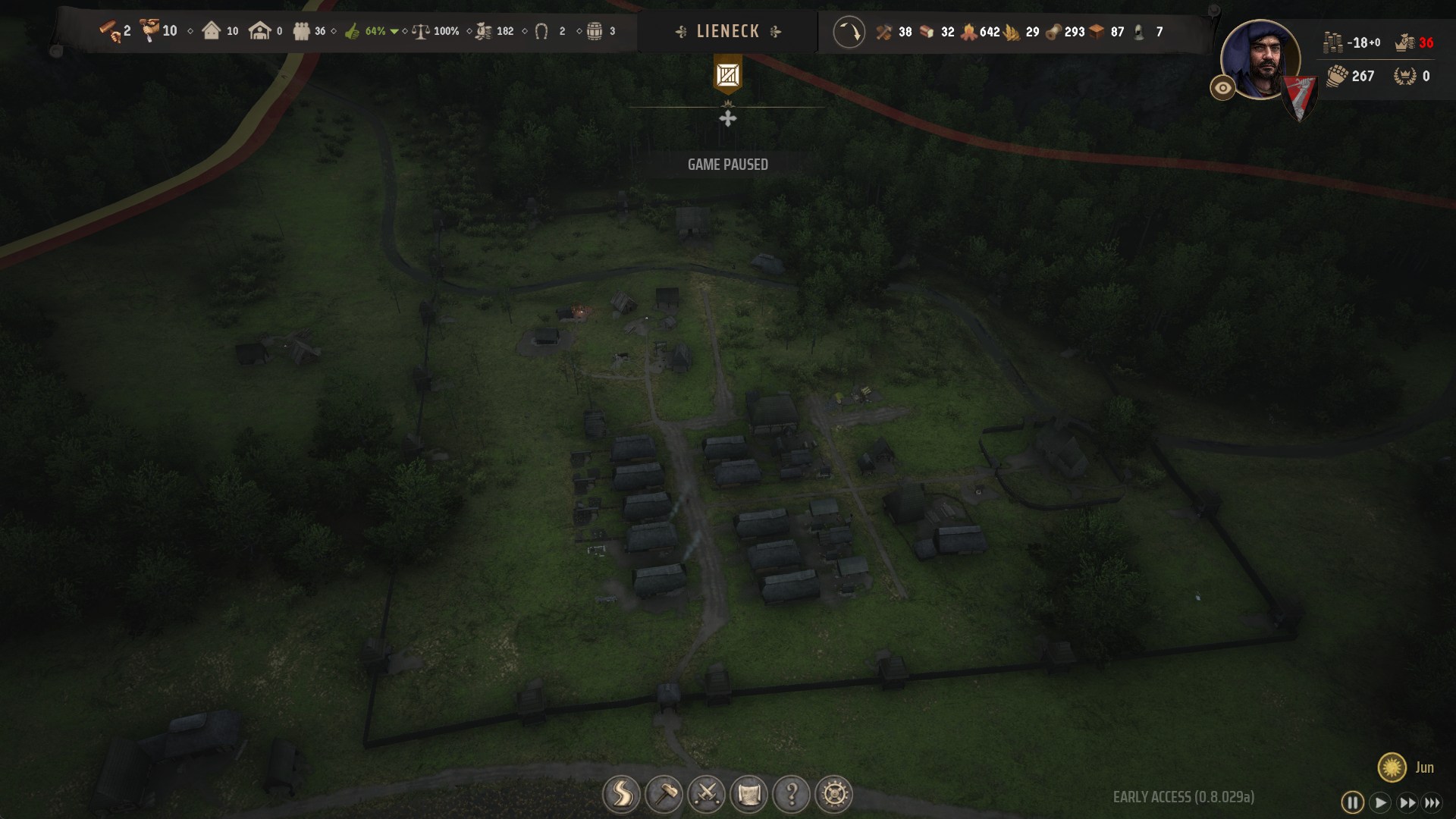Set game speed to double fast-forward

1407,802
